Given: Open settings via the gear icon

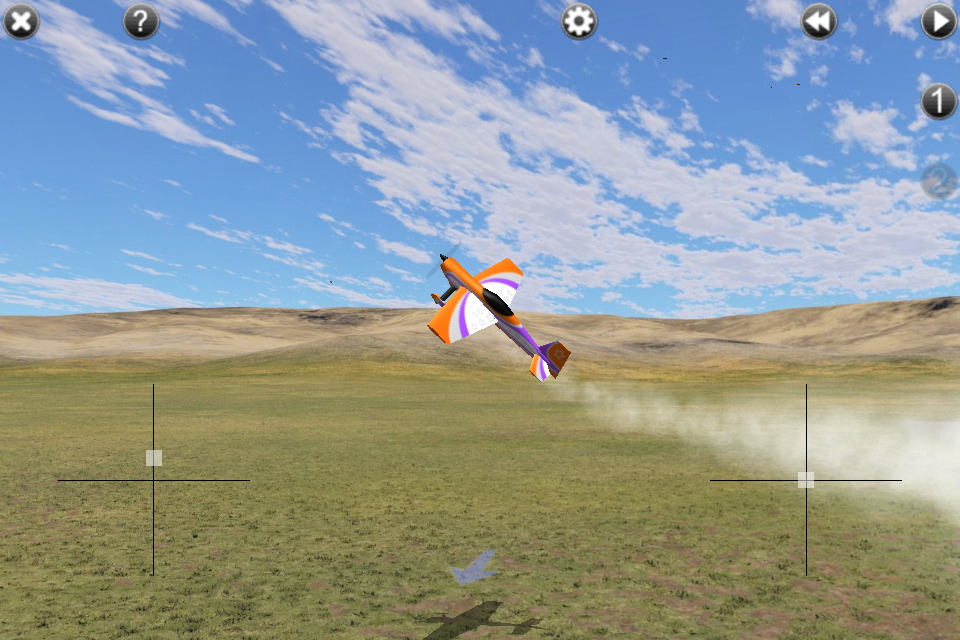Looking at the screenshot, I should (x=579, y=21).
